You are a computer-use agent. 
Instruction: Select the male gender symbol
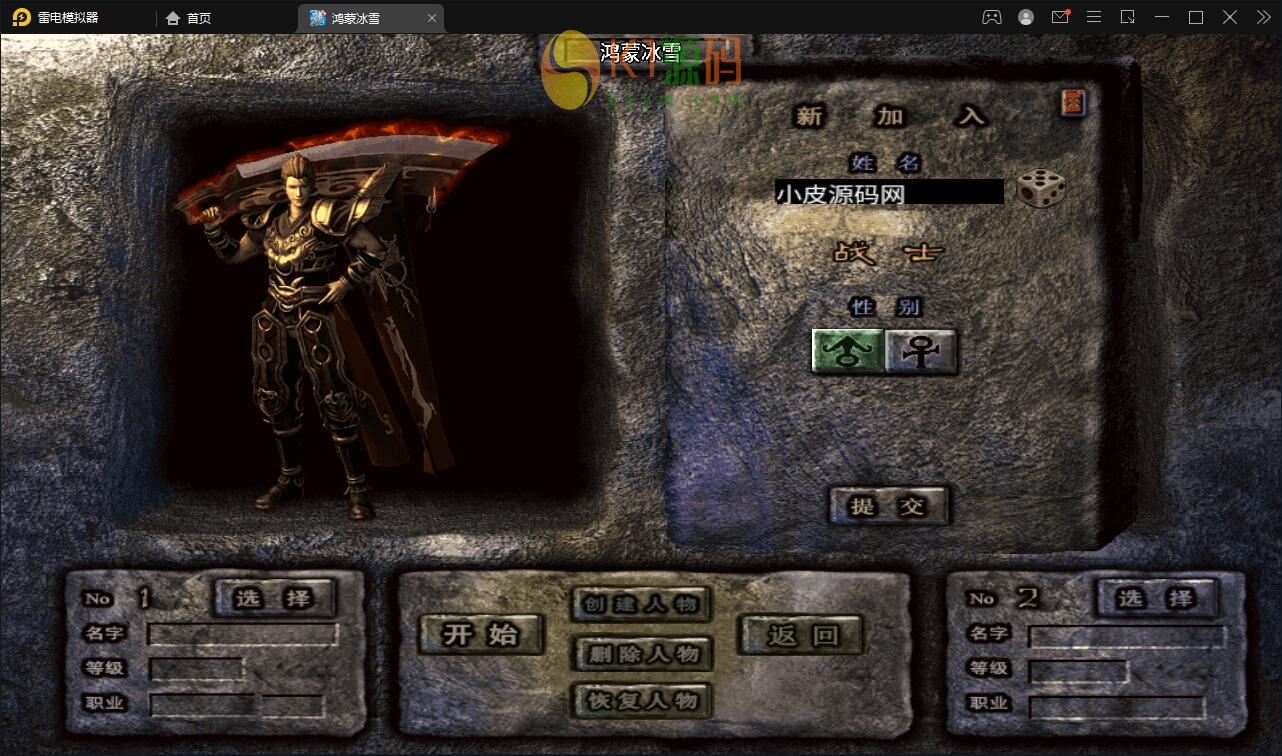848,351
